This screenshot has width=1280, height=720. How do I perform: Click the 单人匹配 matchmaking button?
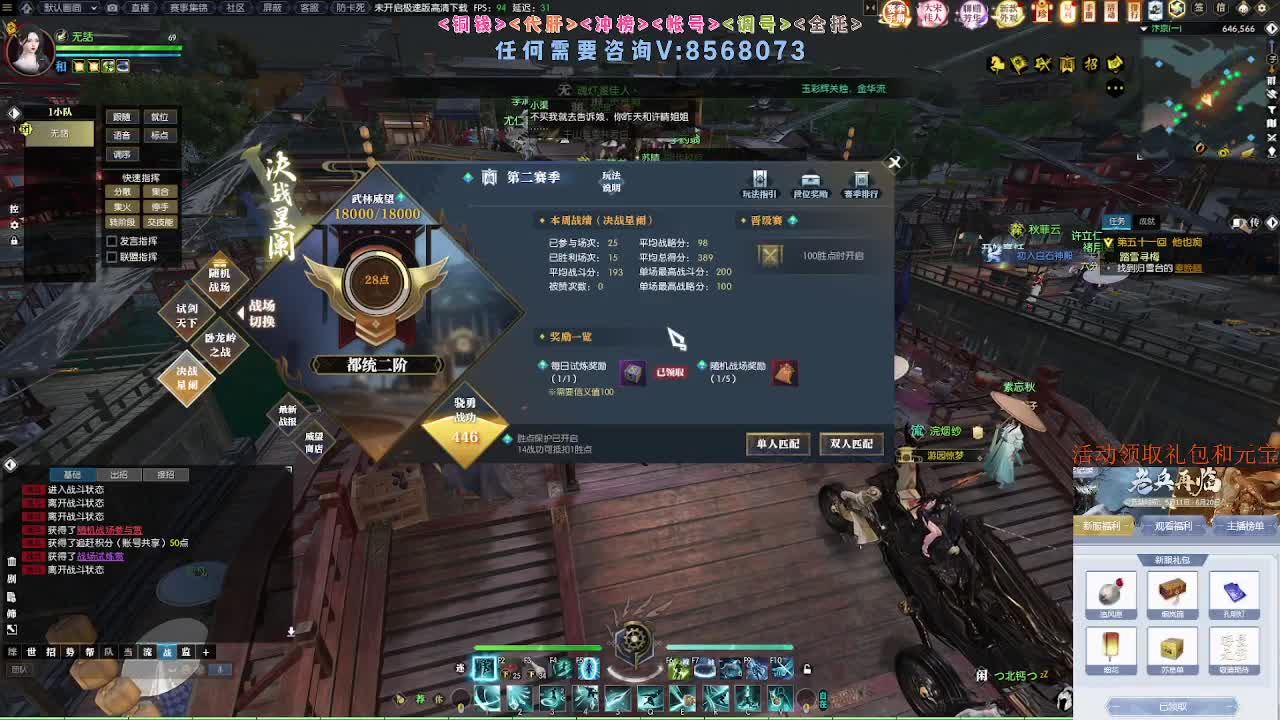(x=778, y=444)
